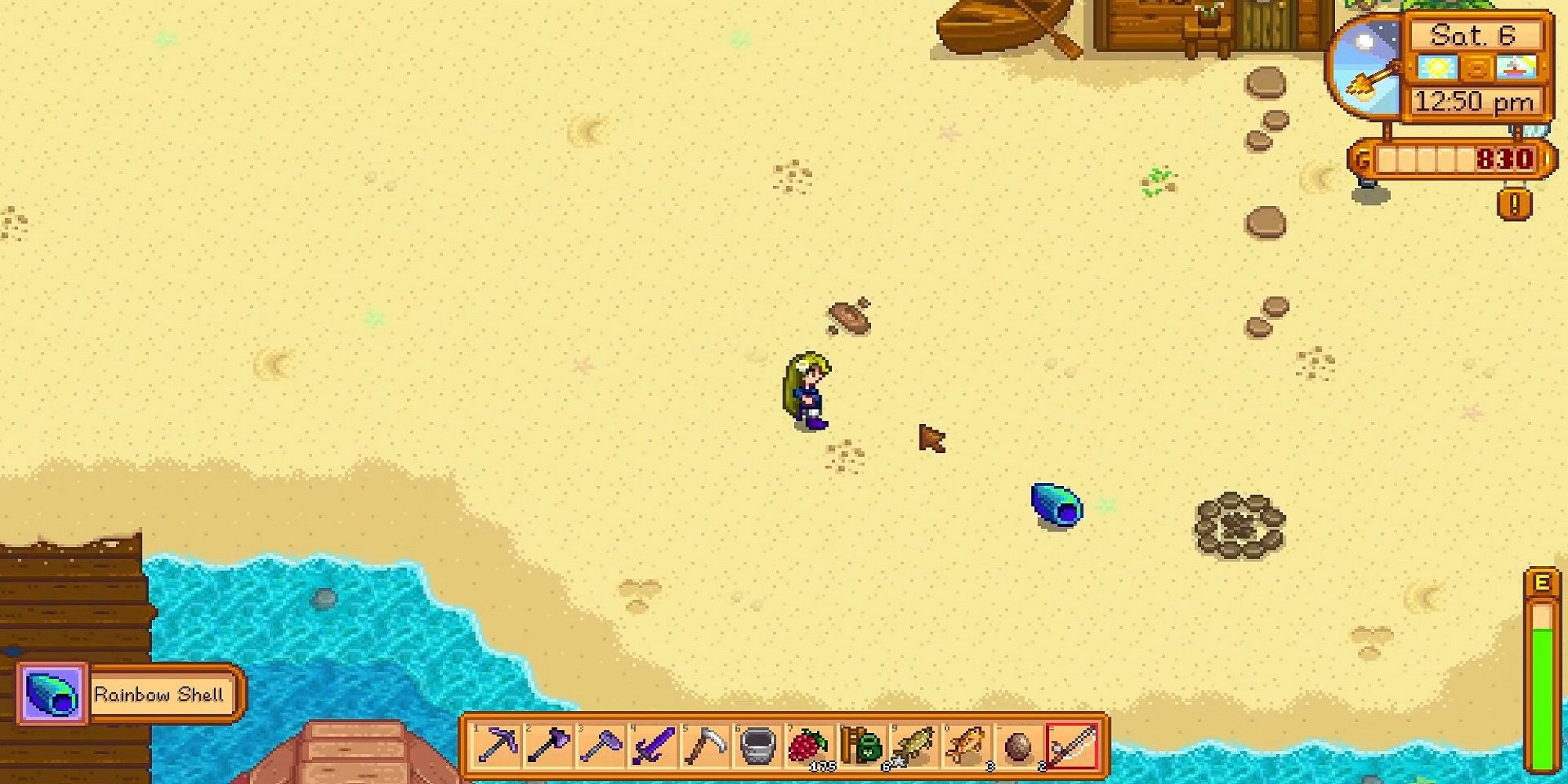This screenshot has height=784, width=1568.
Task: Click the clock showing 12:50 pm
Action: pyautogui.click(x=1472, y=101)
